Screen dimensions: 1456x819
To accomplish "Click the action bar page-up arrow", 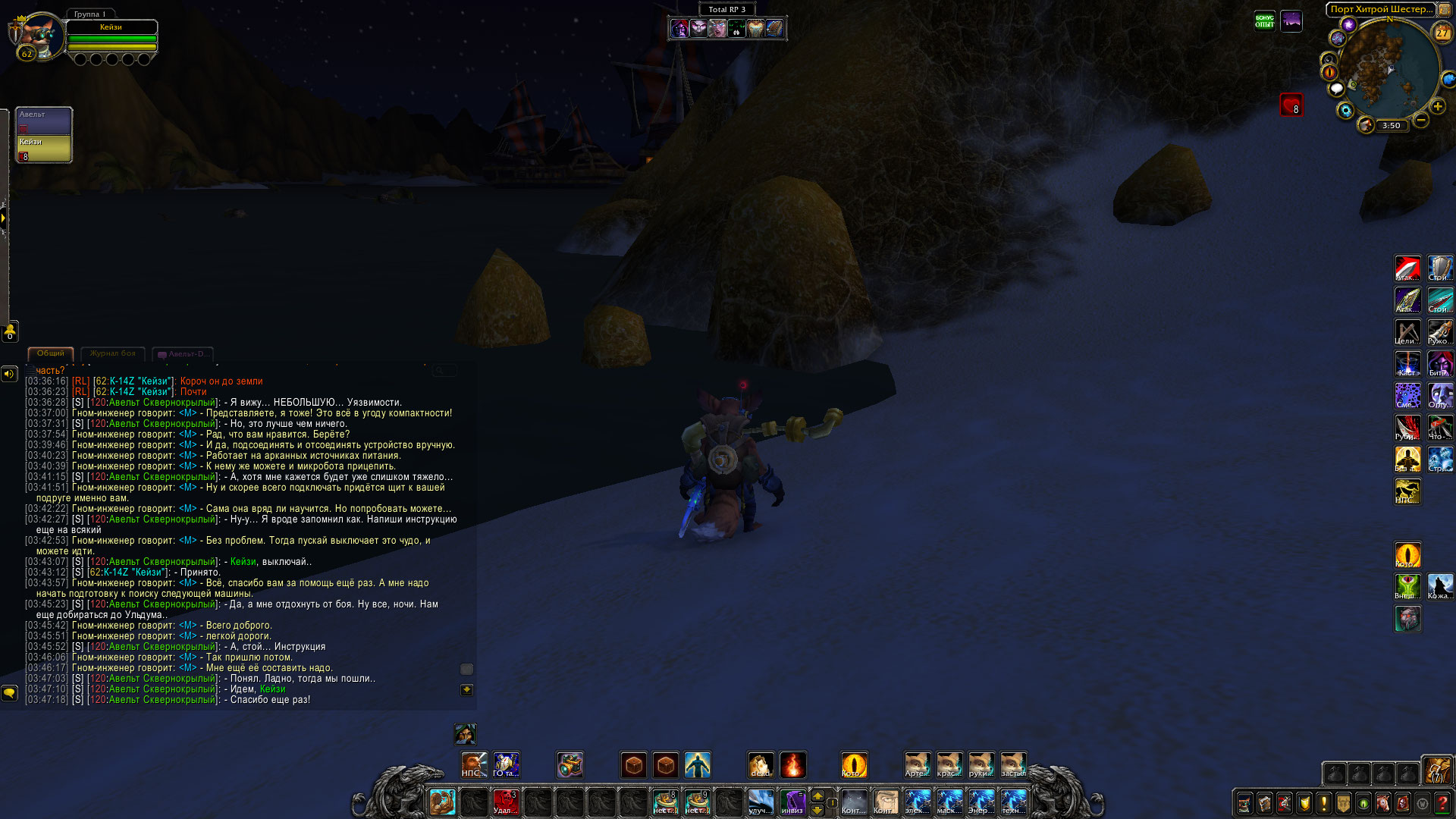I will point(817,795).
